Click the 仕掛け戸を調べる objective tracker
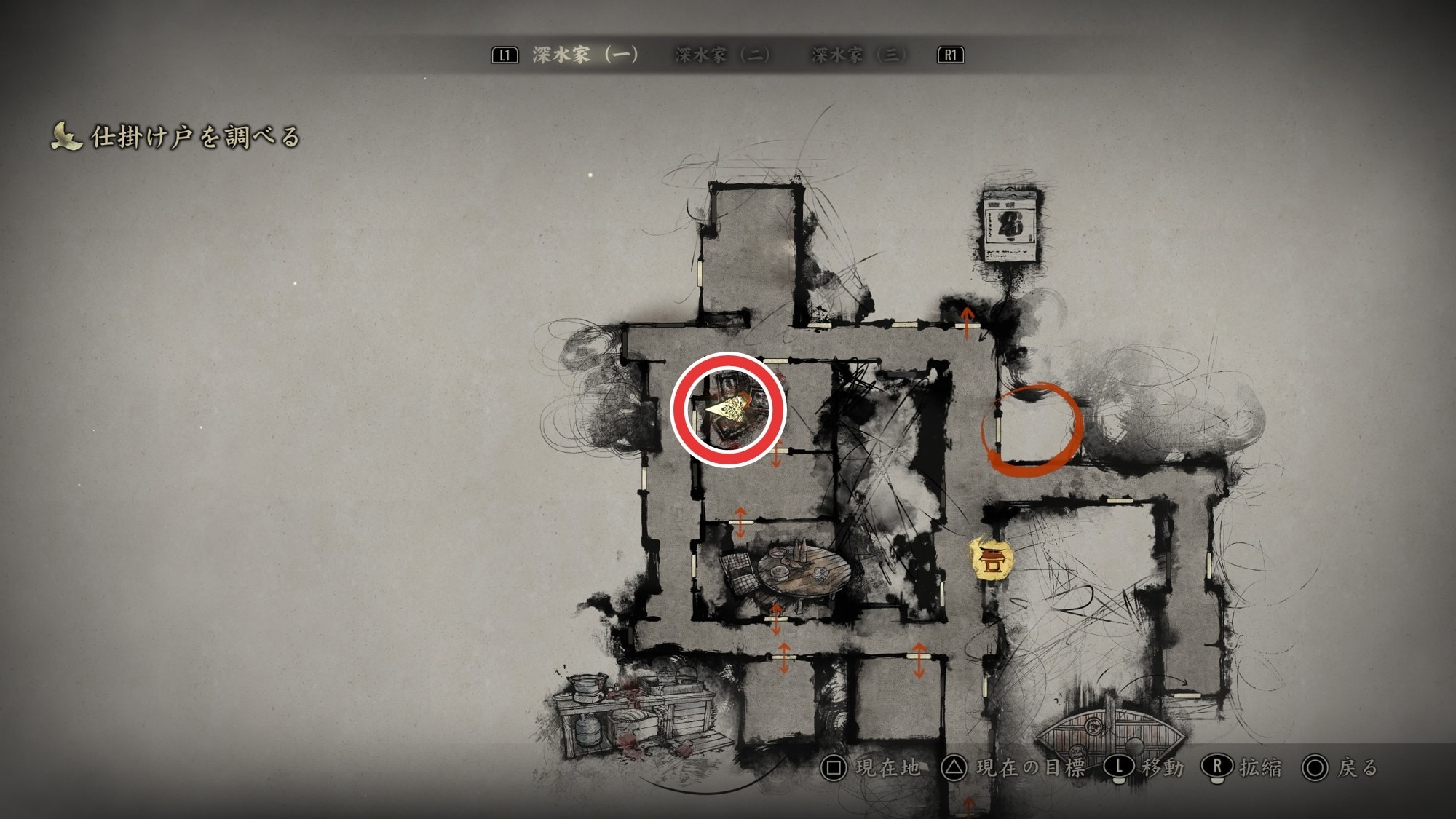The height and width of the screenshot is (819, 1456). 175,137
